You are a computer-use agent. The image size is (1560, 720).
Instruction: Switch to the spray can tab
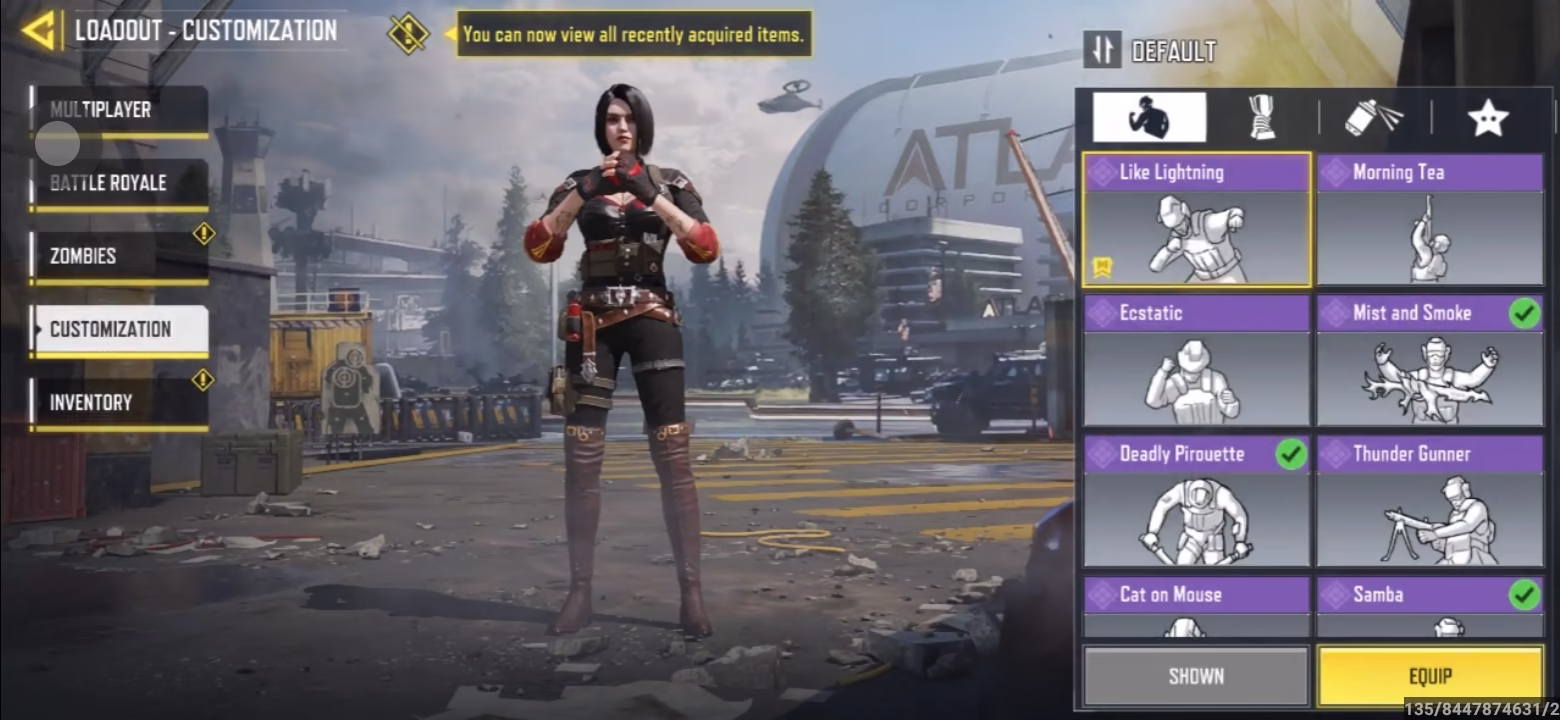[x=1374, y=118]
